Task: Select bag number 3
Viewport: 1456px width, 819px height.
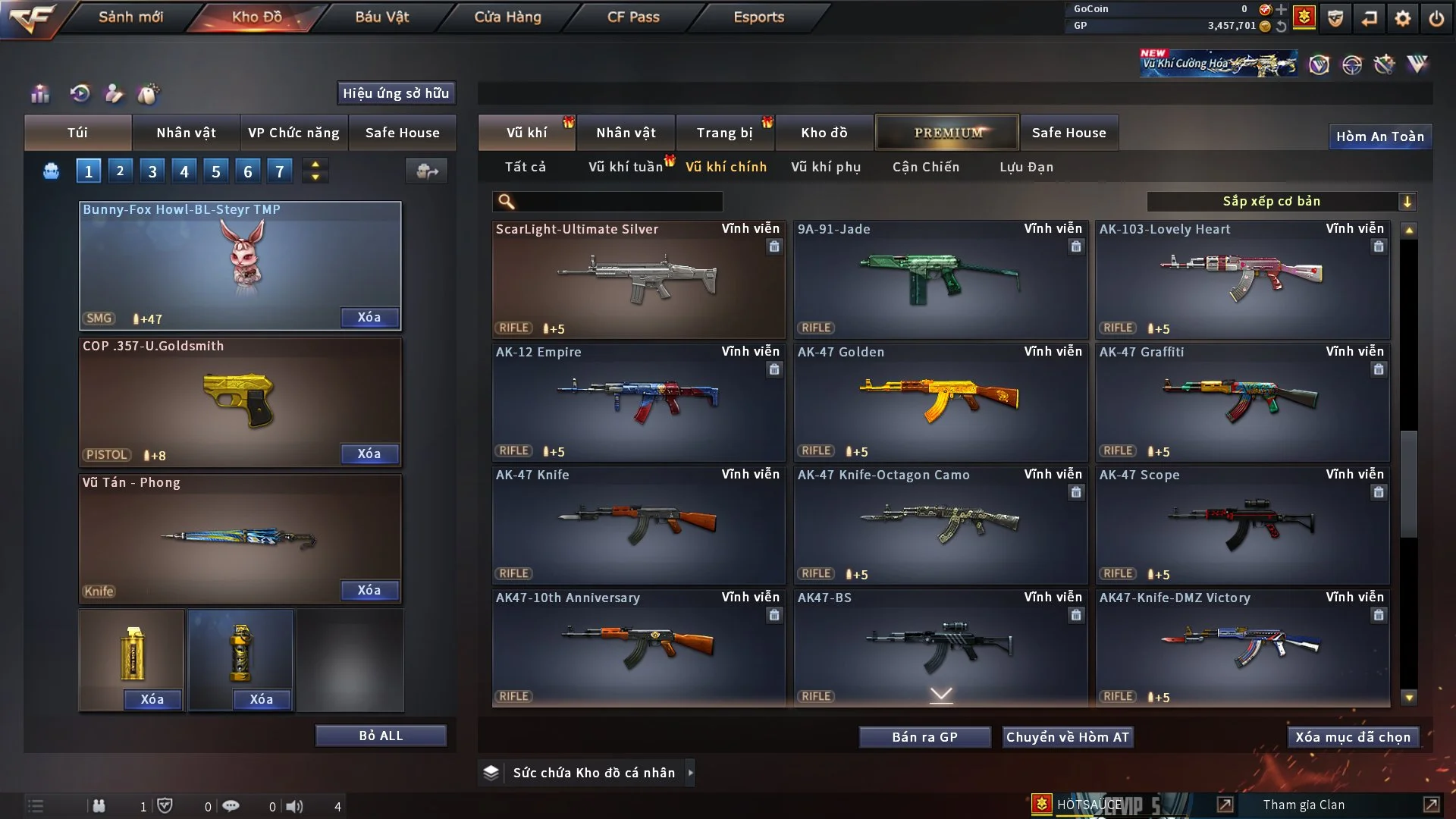Action: (x=152, y=171)
